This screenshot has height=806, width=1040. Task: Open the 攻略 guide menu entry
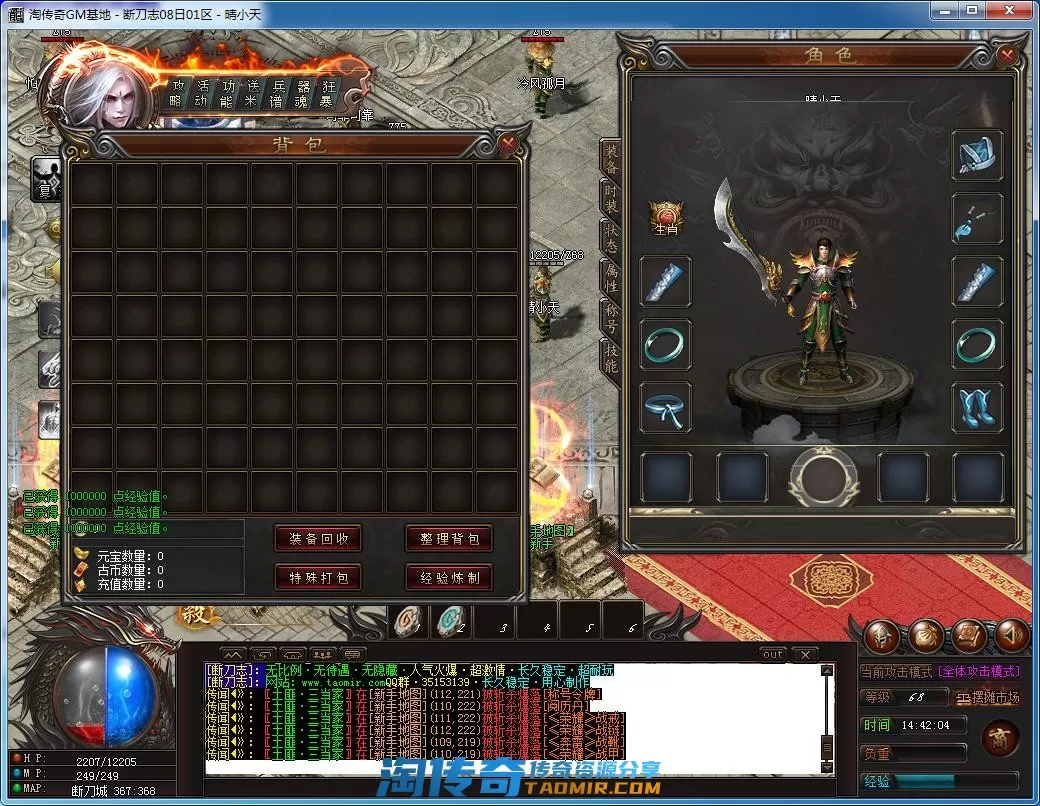(176, 93)
